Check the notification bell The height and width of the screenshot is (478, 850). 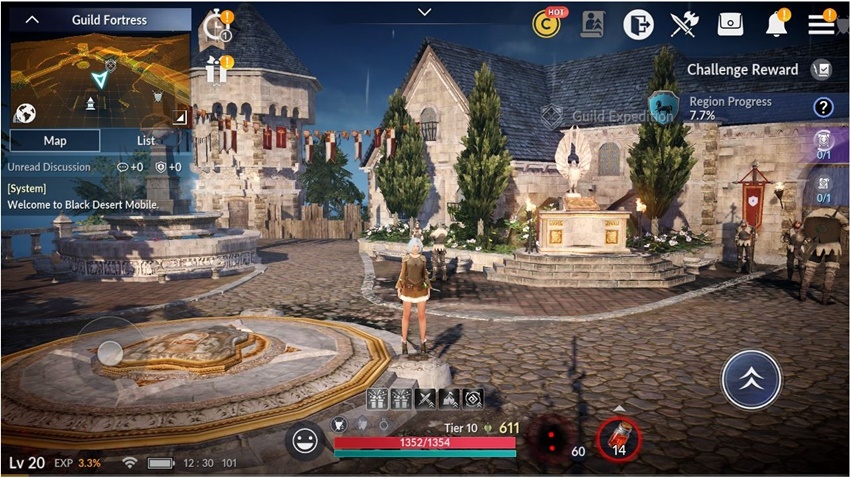[776, 24]
